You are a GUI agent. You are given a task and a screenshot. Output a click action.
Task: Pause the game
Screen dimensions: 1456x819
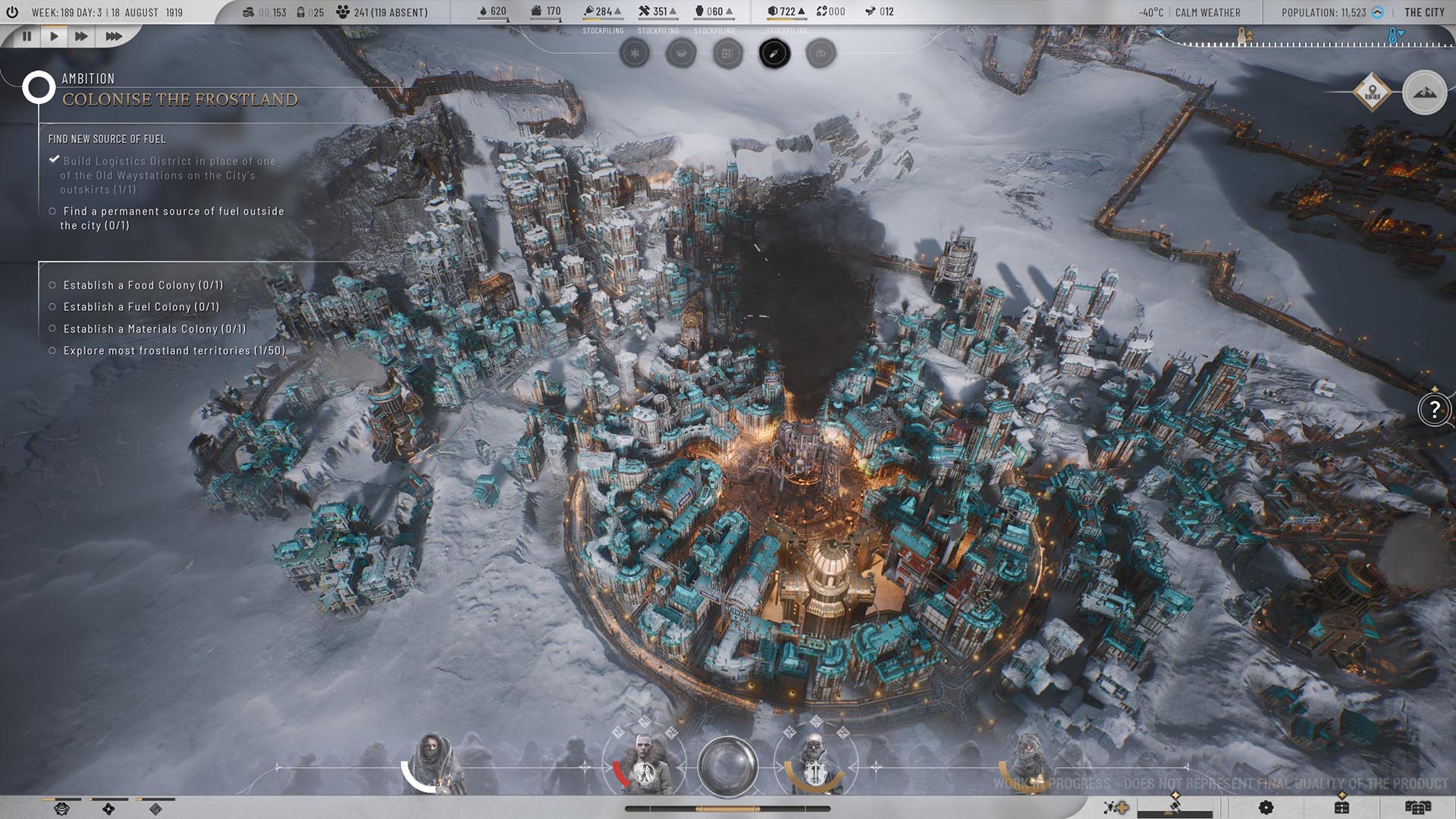tap(27, 36)
